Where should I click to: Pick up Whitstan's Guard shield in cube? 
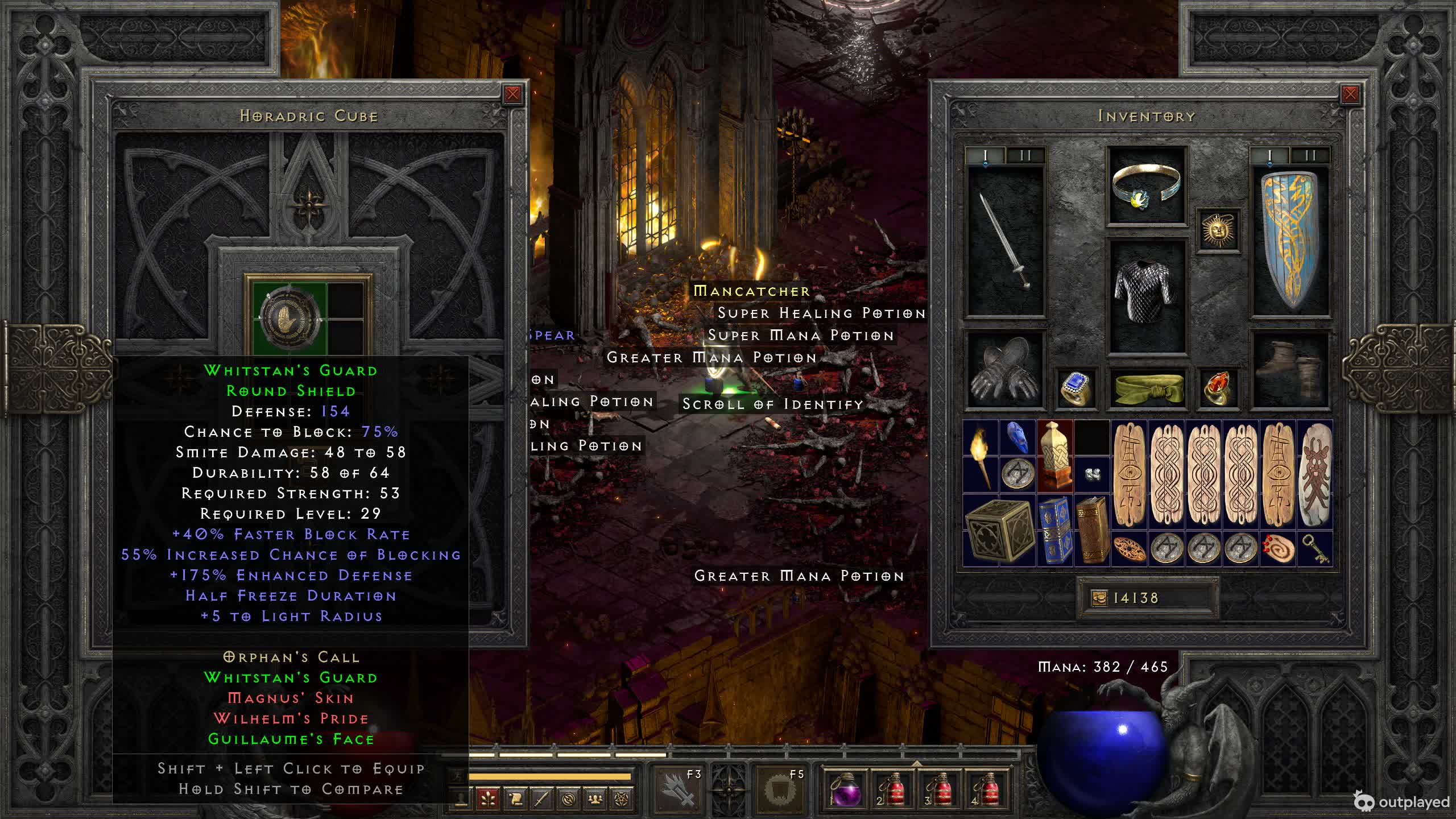tap(291, 316)
